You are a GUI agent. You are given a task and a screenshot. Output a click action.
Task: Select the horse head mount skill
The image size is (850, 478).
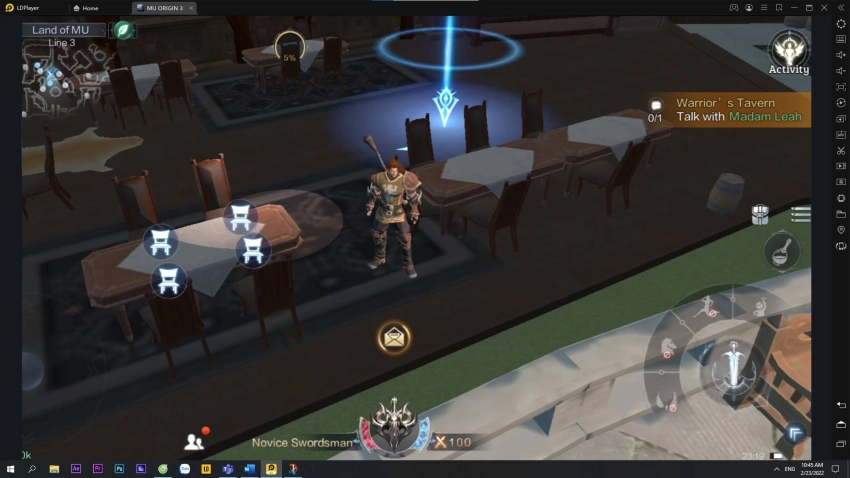665,345
